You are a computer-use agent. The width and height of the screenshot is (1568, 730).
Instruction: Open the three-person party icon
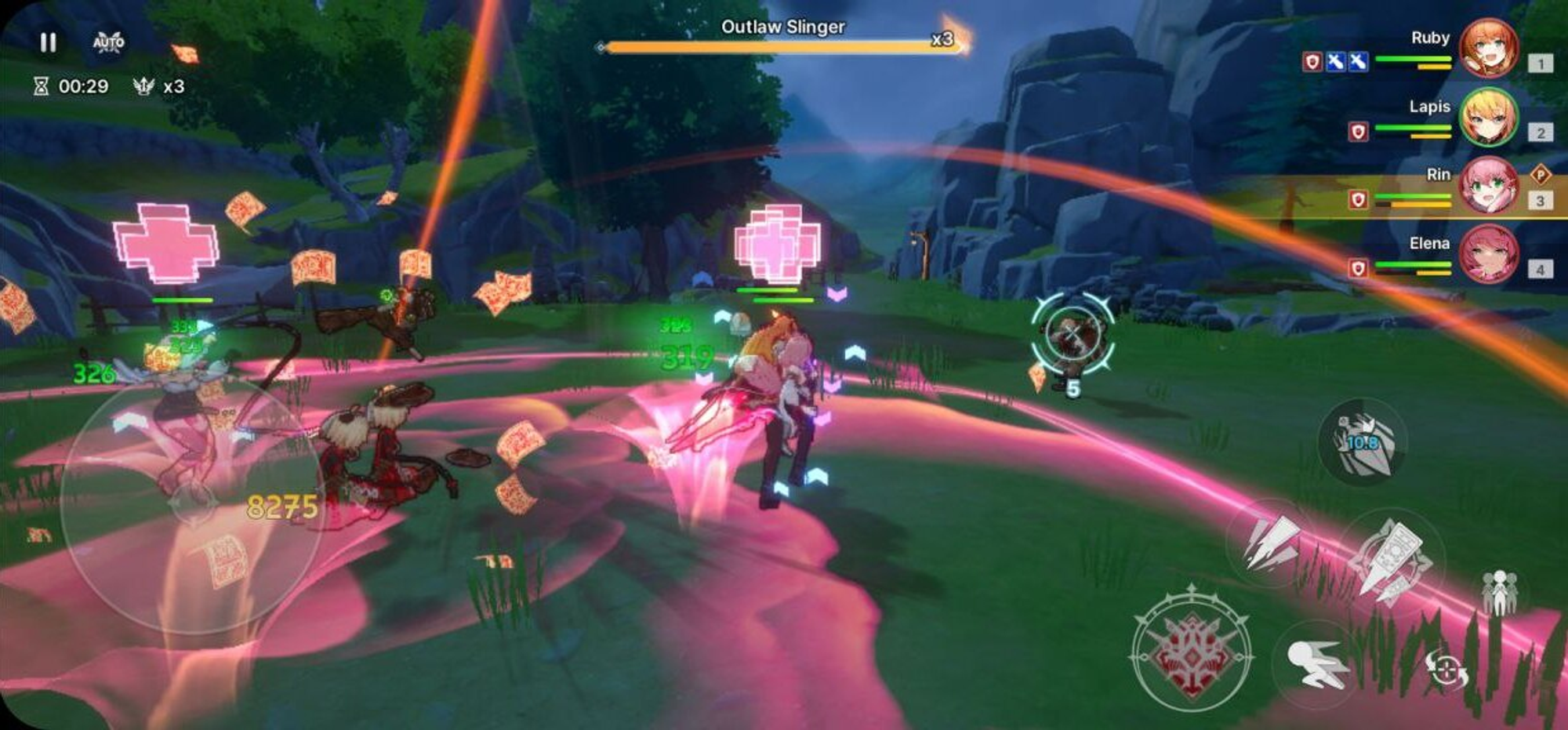[1499, 591]
